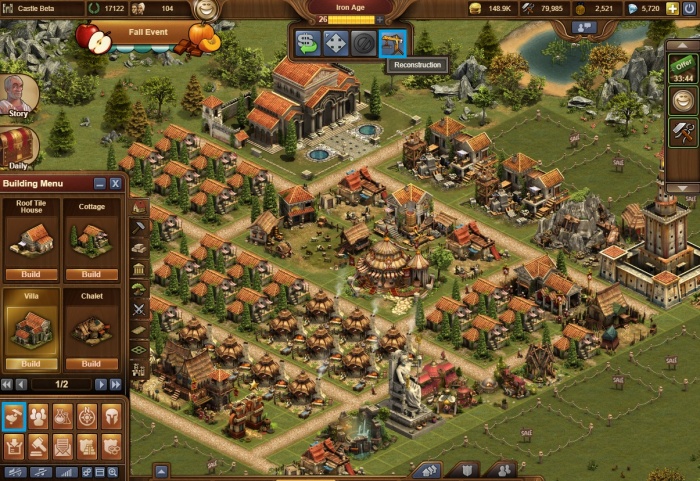Select the Sell building tool
The width and height of the screenshot is (700, 481).
click(308, 43)
